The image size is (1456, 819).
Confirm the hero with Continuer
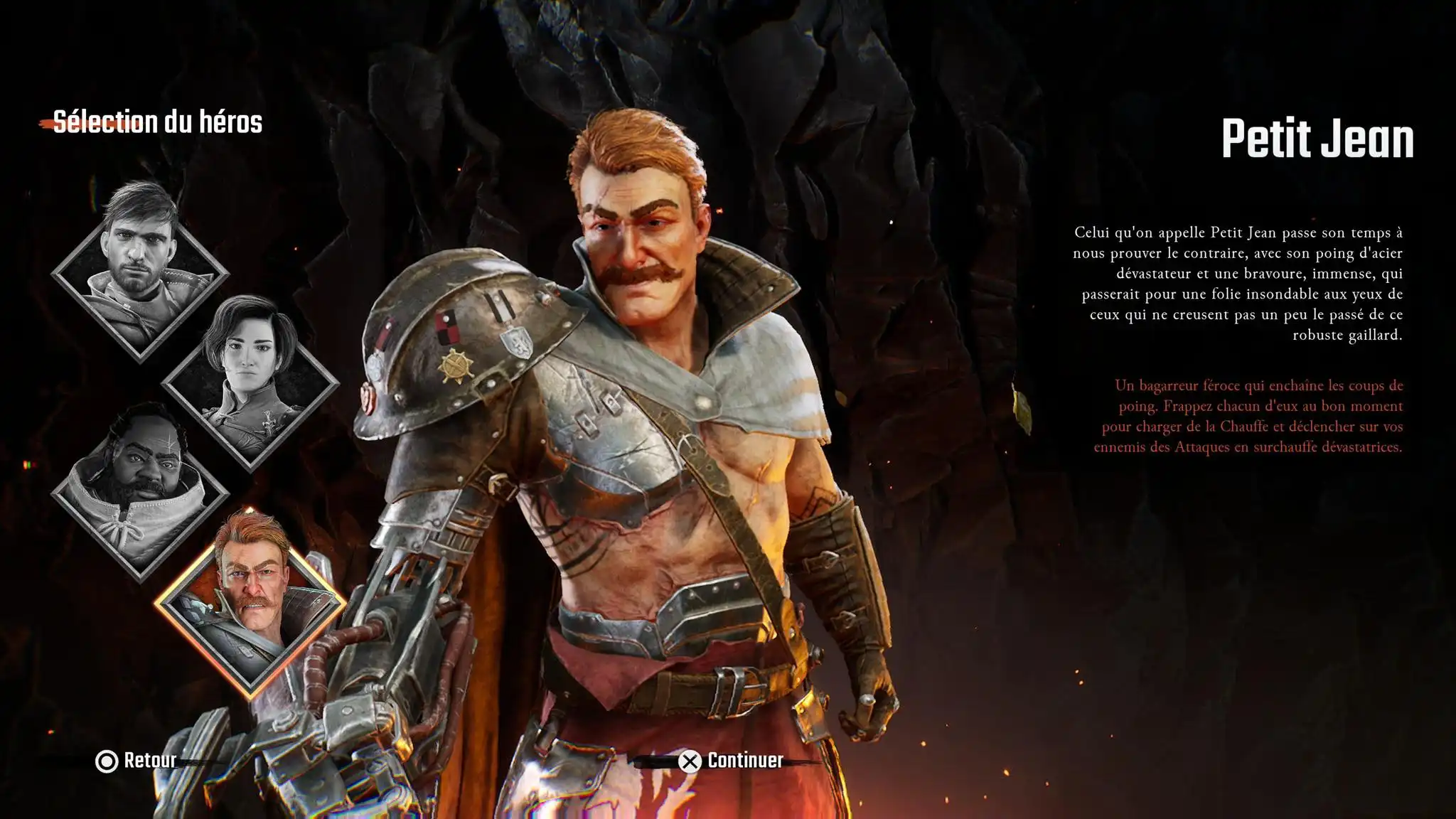[732, 761]
